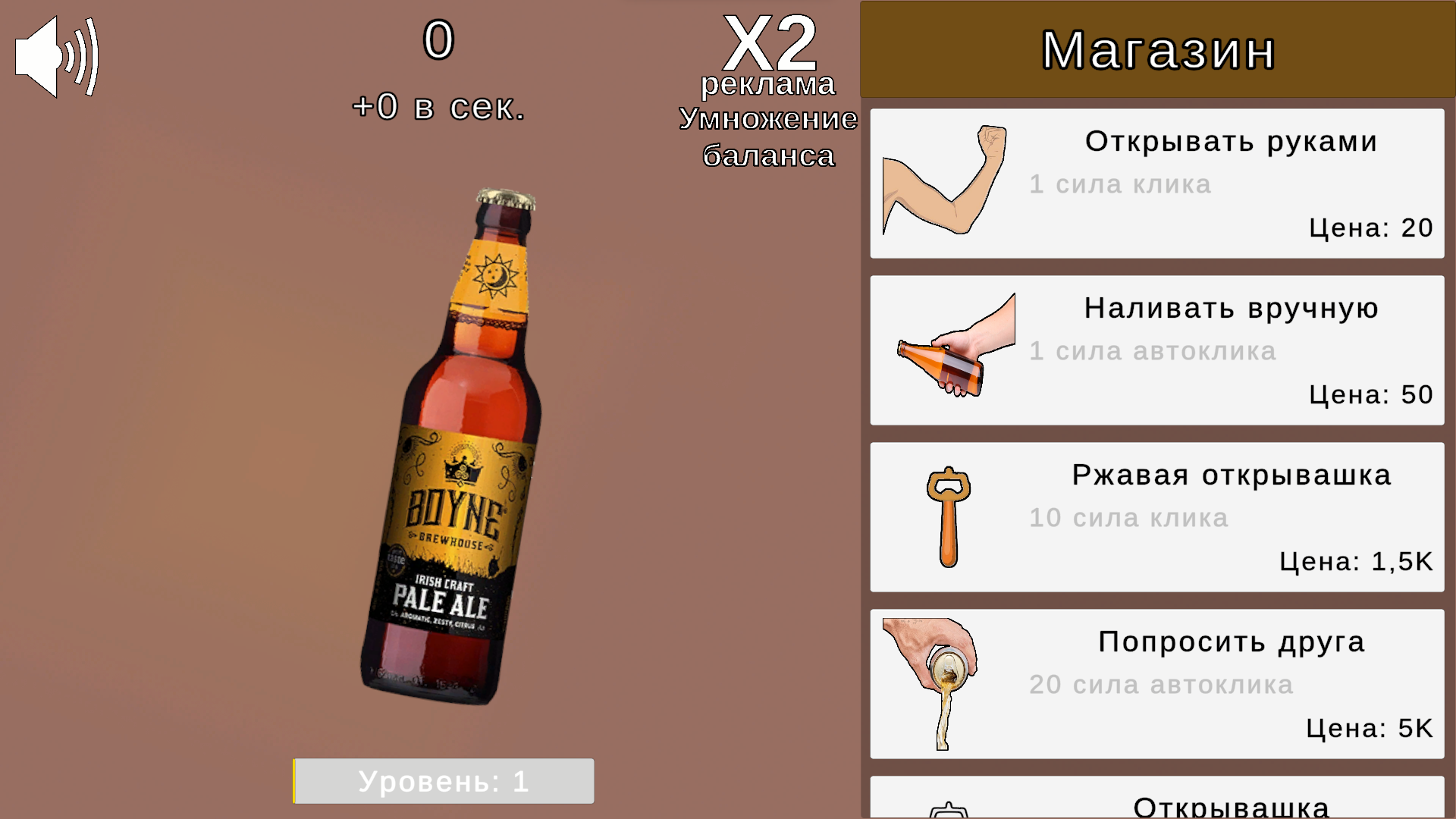Click the Boyne Pale Ale beer bottle

pos(455,455)
